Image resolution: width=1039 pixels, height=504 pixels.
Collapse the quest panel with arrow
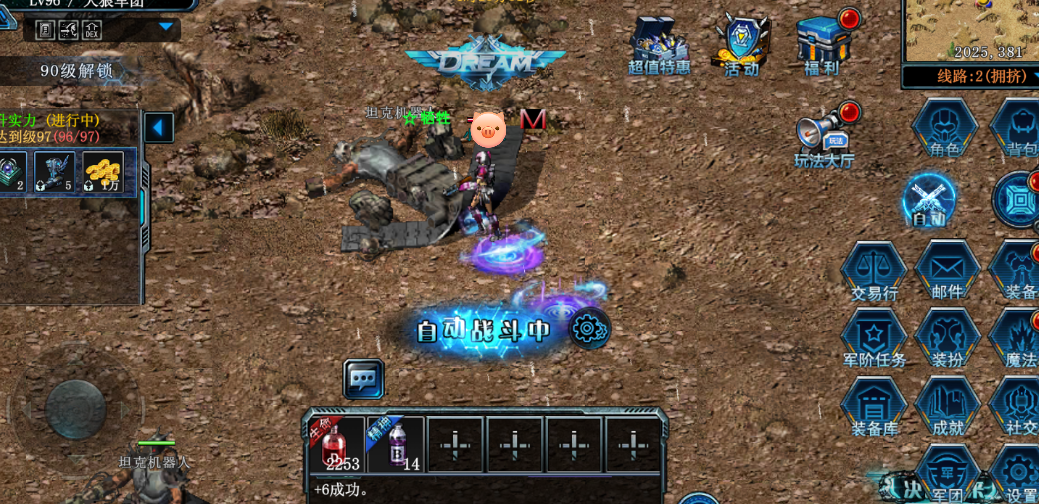tap(159, 128)
